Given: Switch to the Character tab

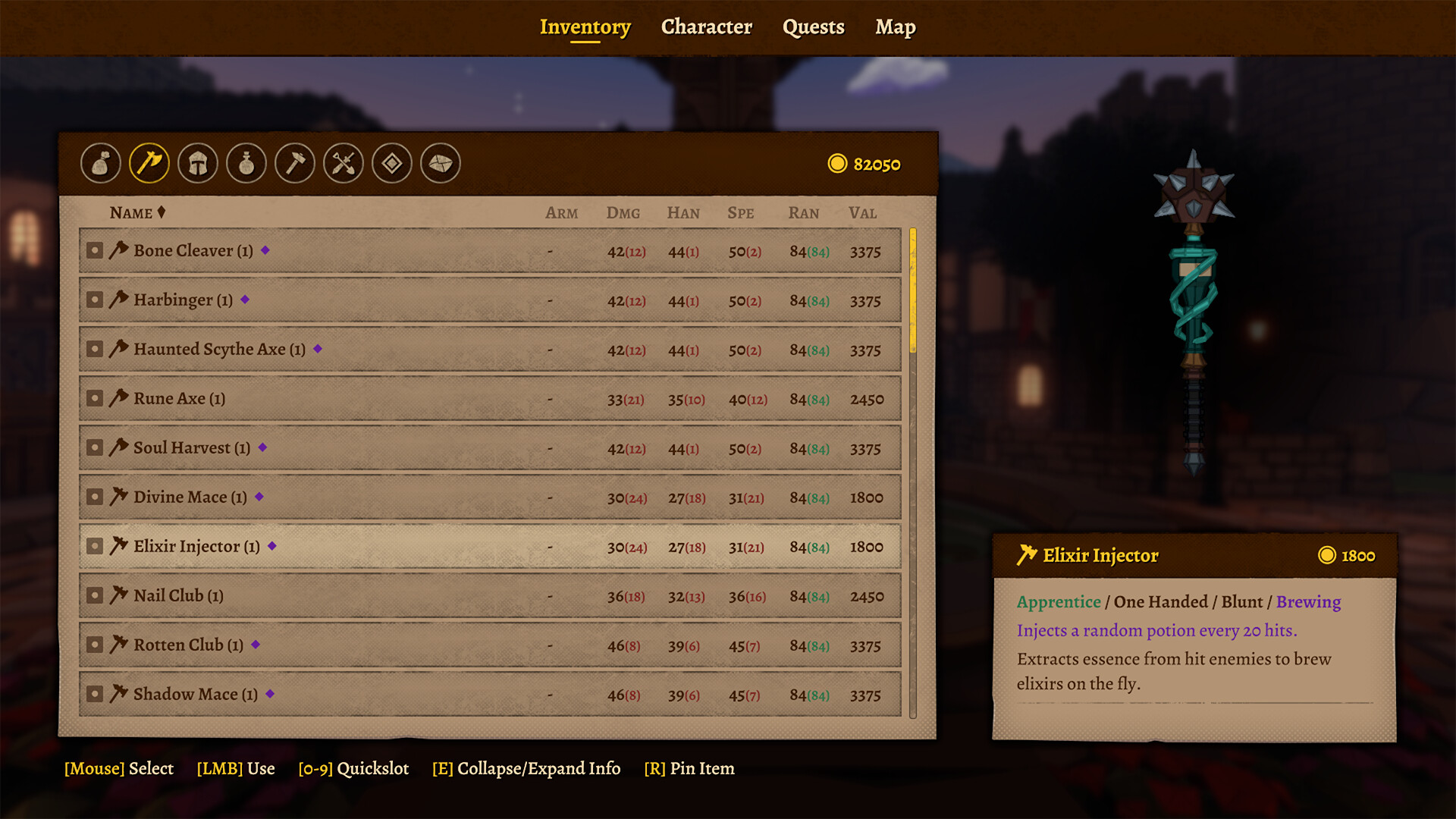Looking at the screenshot, I should coord(706,27).
